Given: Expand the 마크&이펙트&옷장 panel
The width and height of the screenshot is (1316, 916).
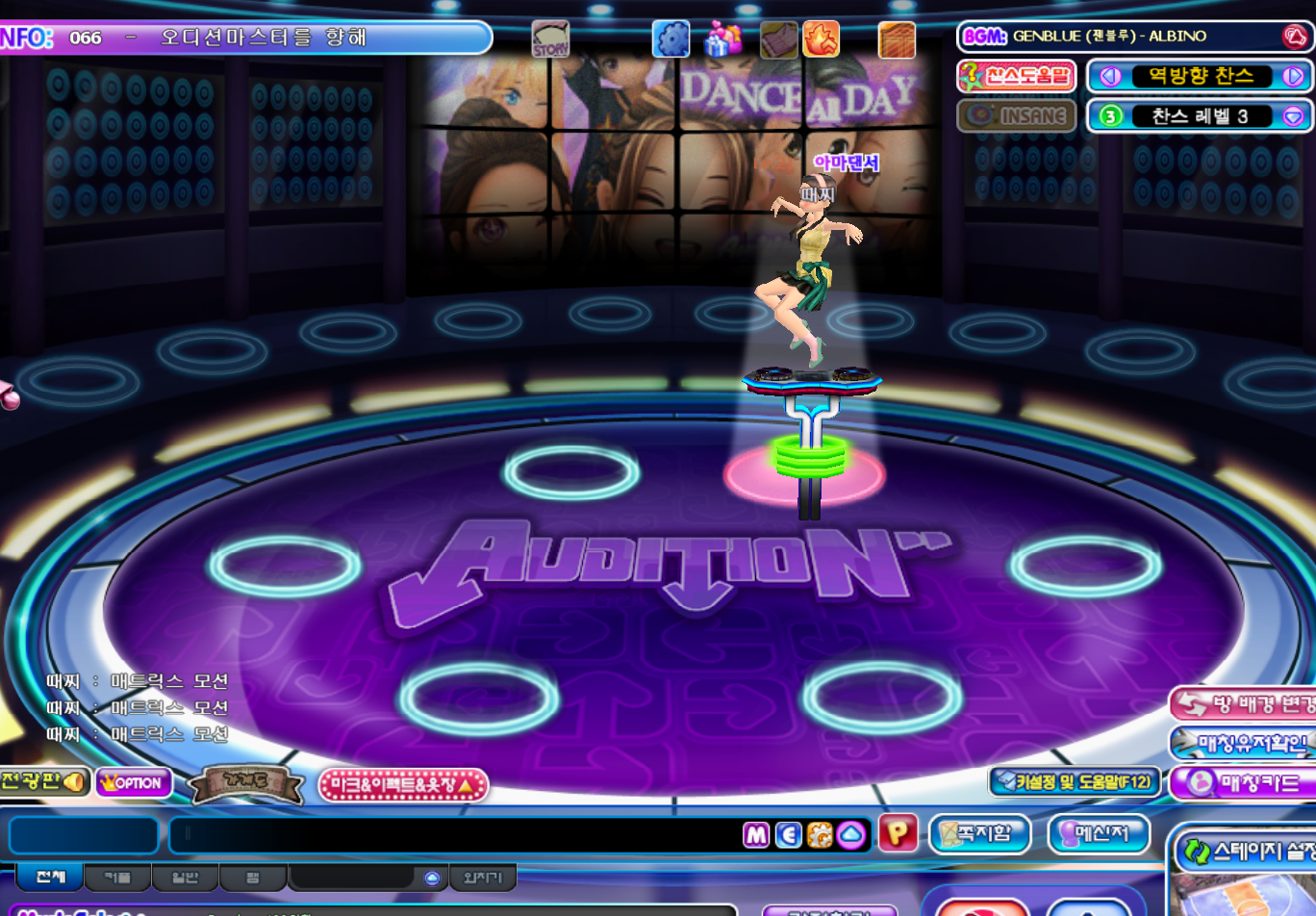Looking at the screenshot, I should [403, 785].
